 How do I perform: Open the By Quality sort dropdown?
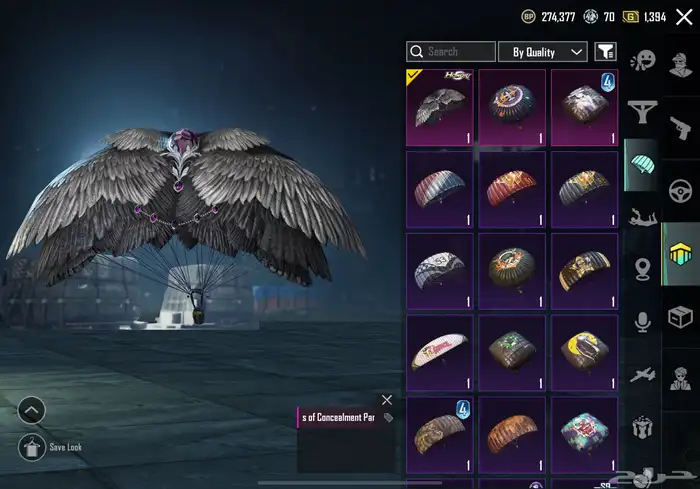pos(542,52)
